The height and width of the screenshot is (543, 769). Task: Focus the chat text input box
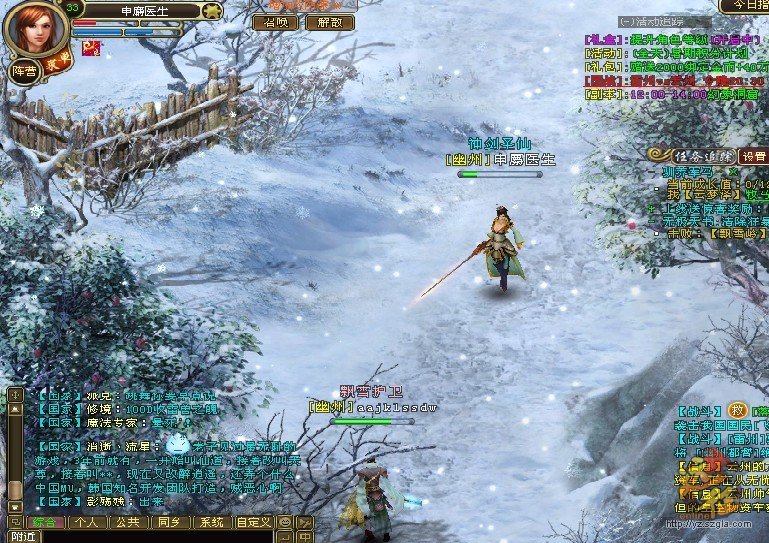tap(160, 536)
